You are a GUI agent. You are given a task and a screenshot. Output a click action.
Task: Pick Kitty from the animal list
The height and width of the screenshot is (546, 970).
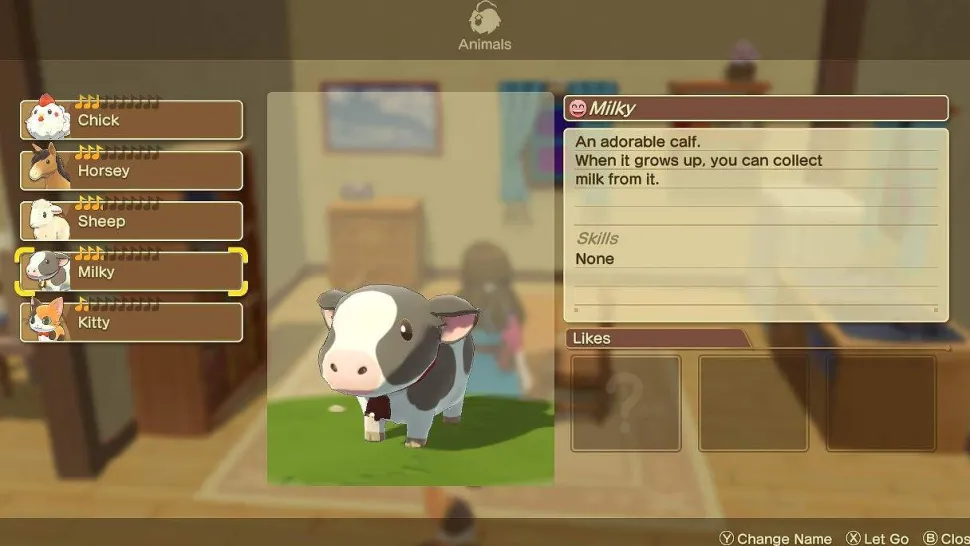[132, 322]
